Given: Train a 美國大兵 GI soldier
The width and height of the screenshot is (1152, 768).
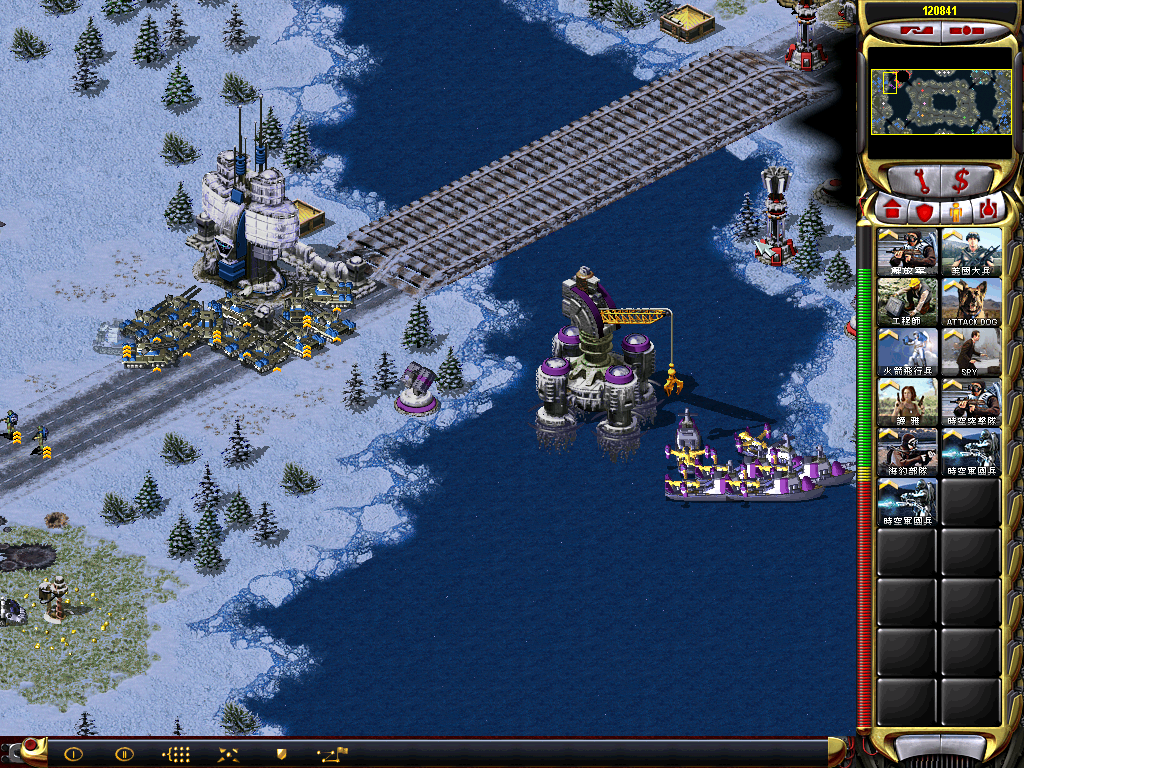Looking at the screenshot, I should click(x=971, y=252).
